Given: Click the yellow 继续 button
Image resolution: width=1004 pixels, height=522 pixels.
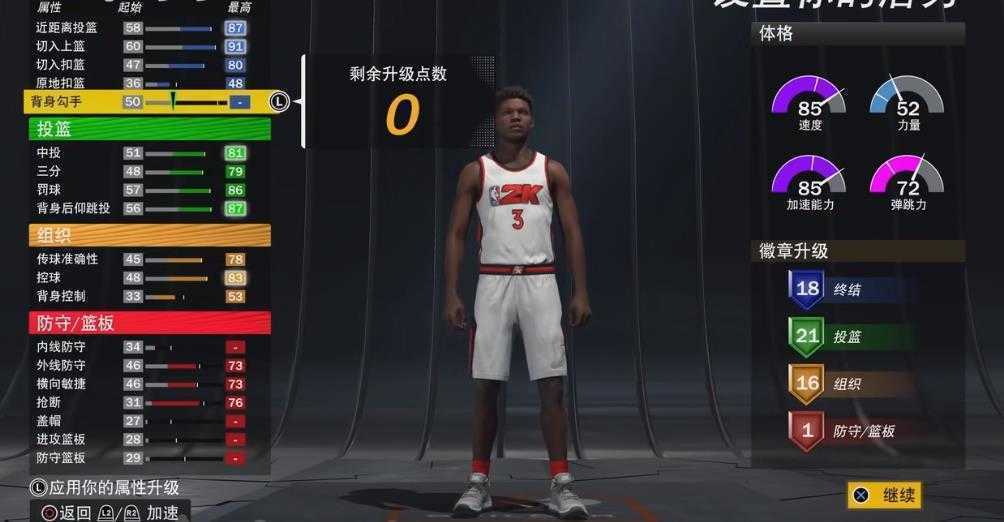Looking at the screenshot, I should pos(885,495).
